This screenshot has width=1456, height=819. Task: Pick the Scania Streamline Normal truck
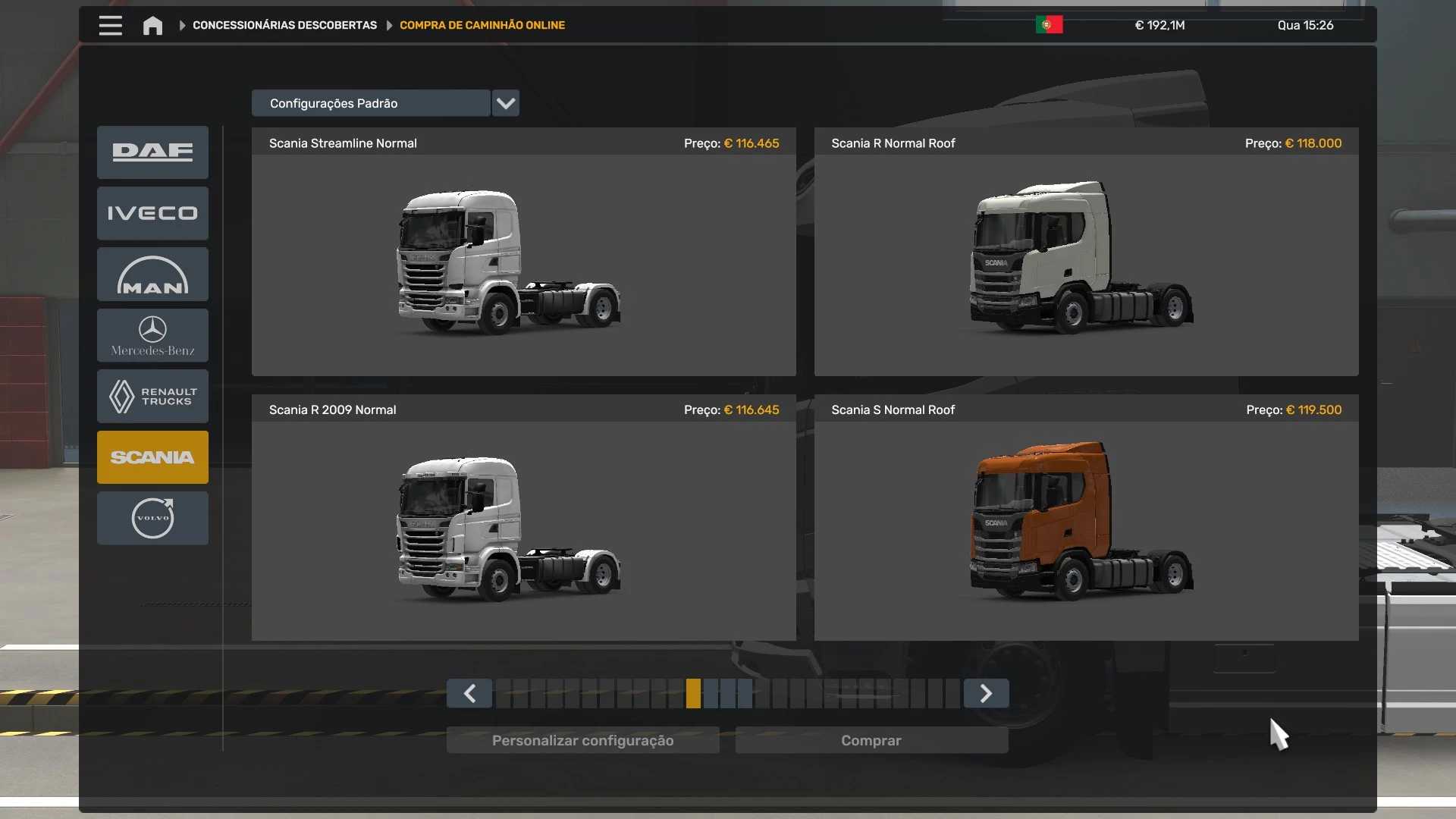click(x=523, y=262)
